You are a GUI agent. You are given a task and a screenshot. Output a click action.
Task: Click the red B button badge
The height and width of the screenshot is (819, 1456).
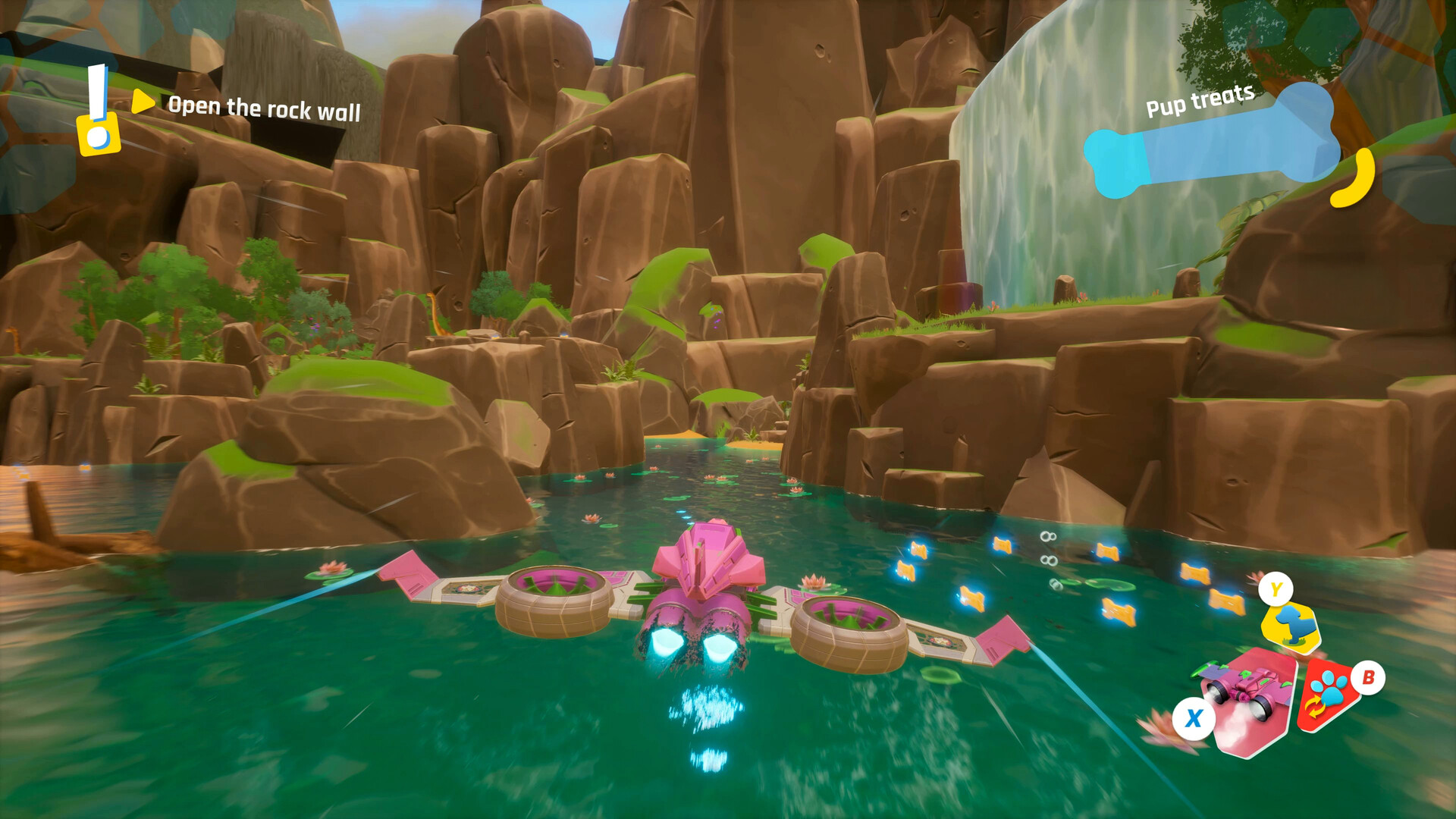pyautogui.click(x=1368, y=678)
